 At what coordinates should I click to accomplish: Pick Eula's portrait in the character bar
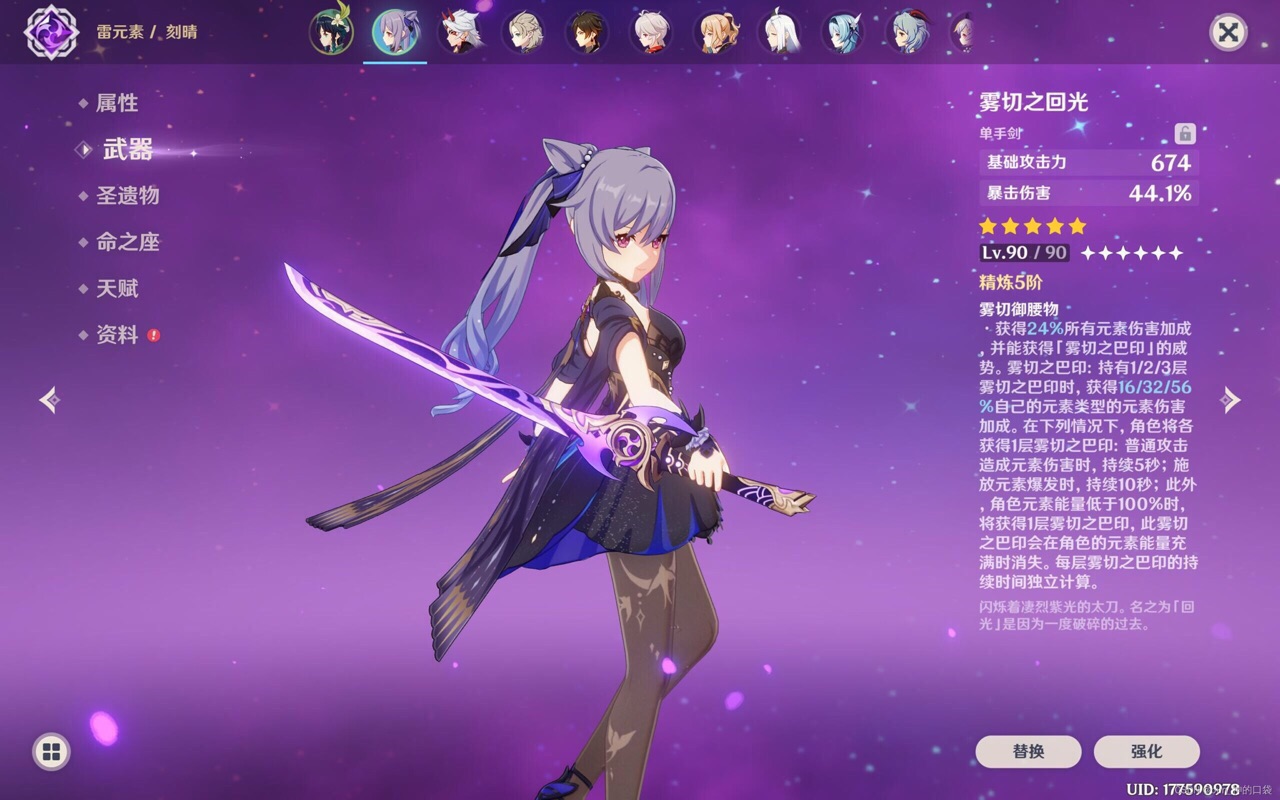click(843, 32)
